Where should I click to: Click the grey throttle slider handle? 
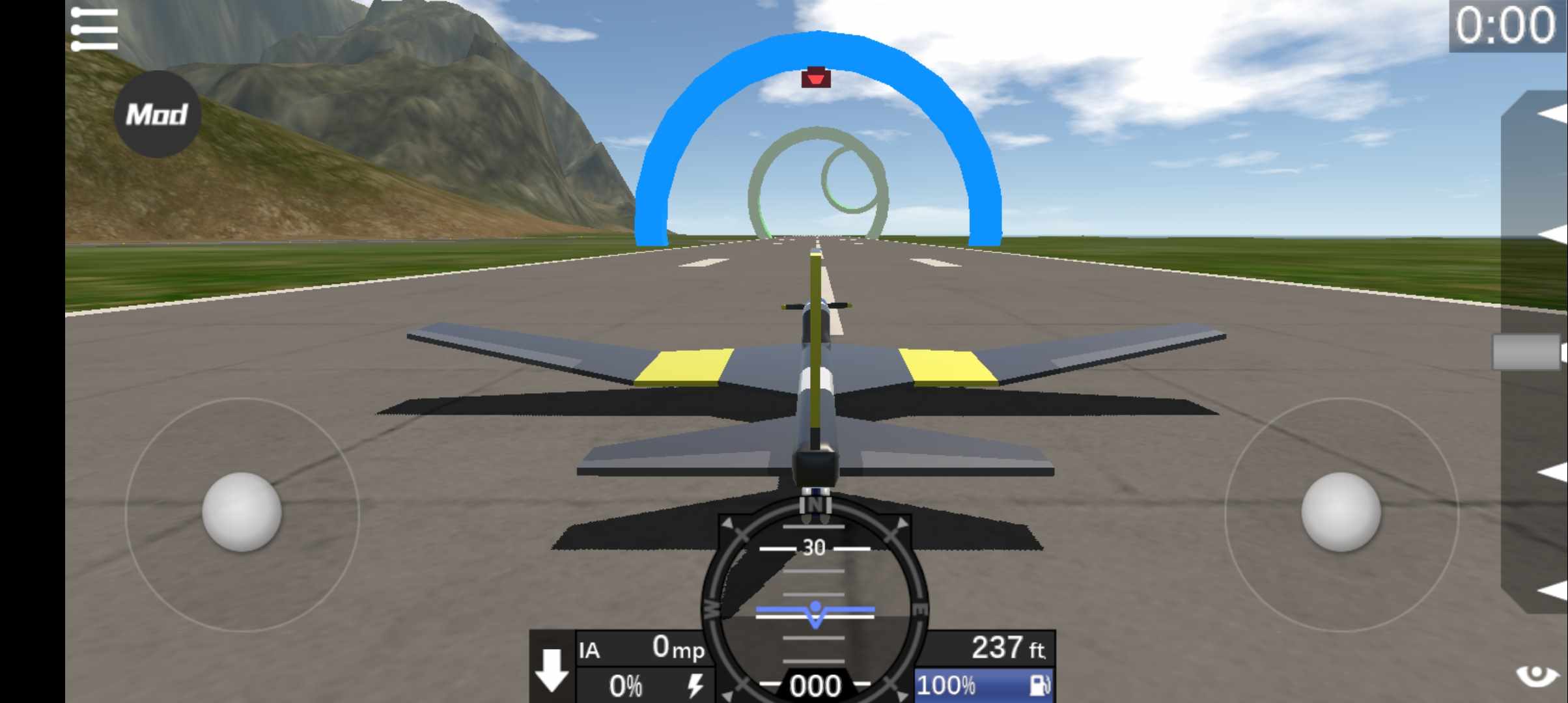(x=1527, y=352)
